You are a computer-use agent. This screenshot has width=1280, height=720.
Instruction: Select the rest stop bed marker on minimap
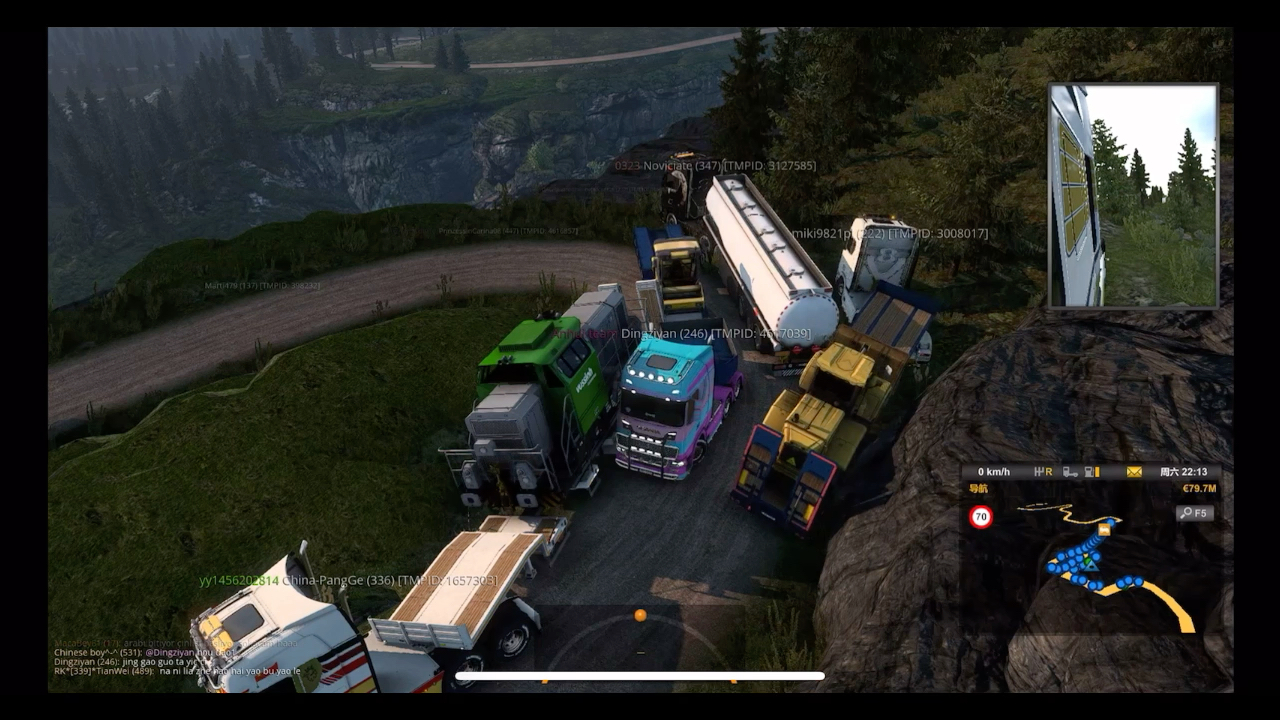click(1104, 529)
